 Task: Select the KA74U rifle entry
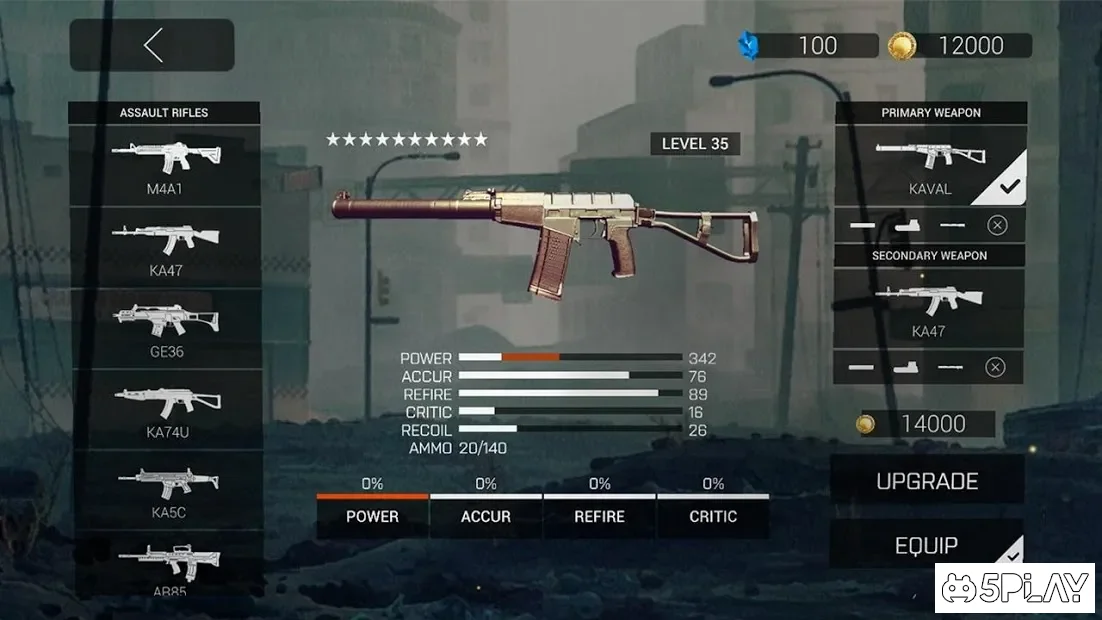point(165,408)
